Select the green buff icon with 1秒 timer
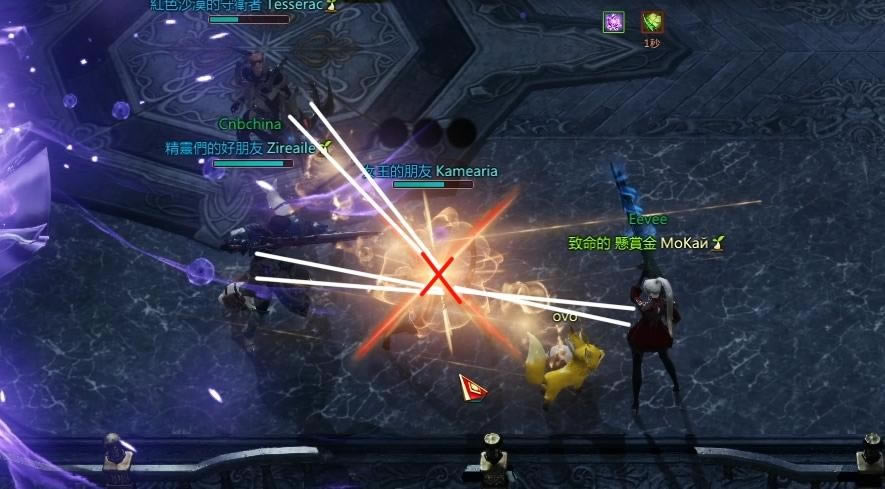Image resolution: width=885 pixels, height=489 pixels. [652, 22]
